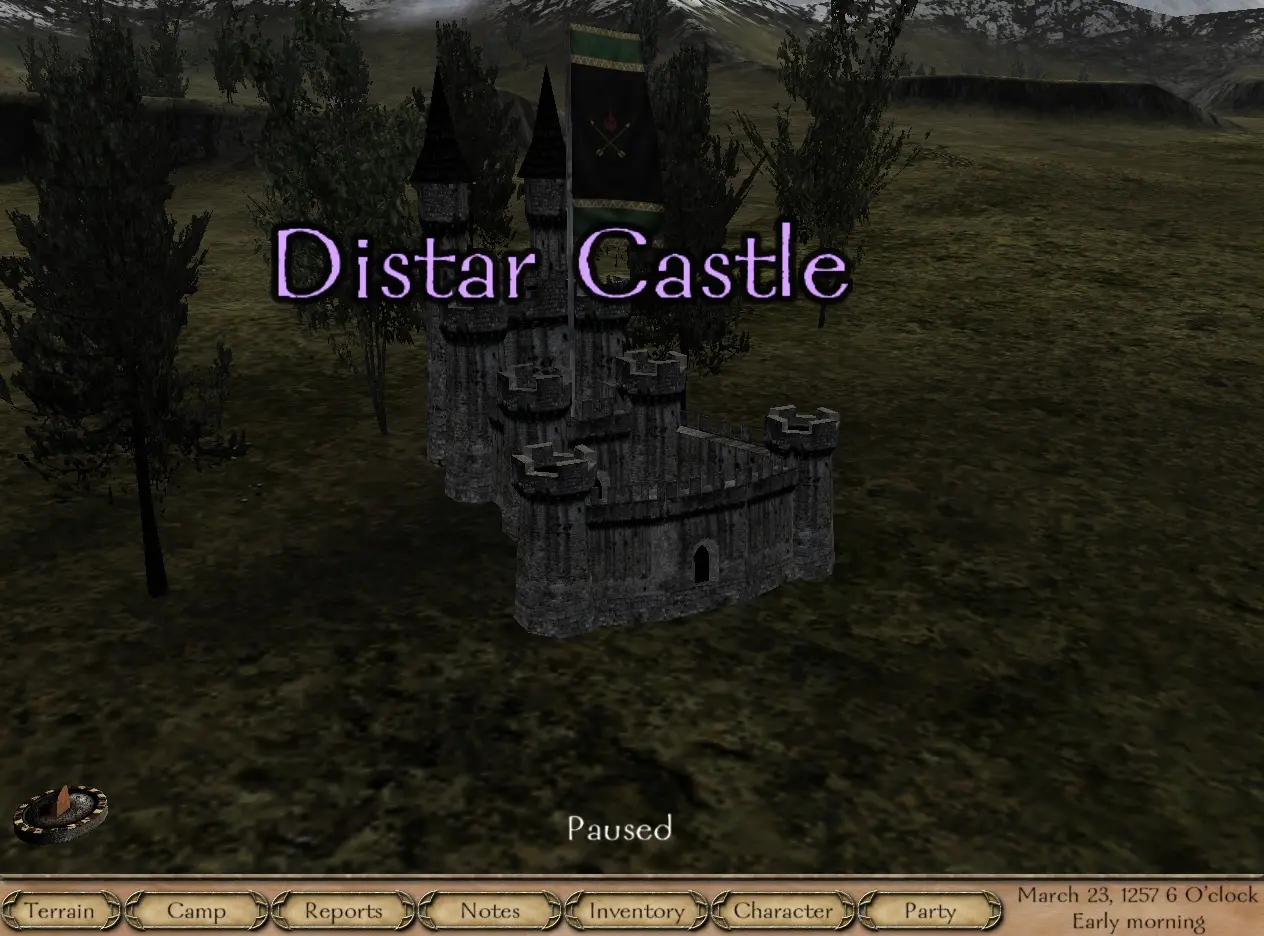Open the Party screen
Viewport: 1264px width, 936px height.
tap(930, 911)
